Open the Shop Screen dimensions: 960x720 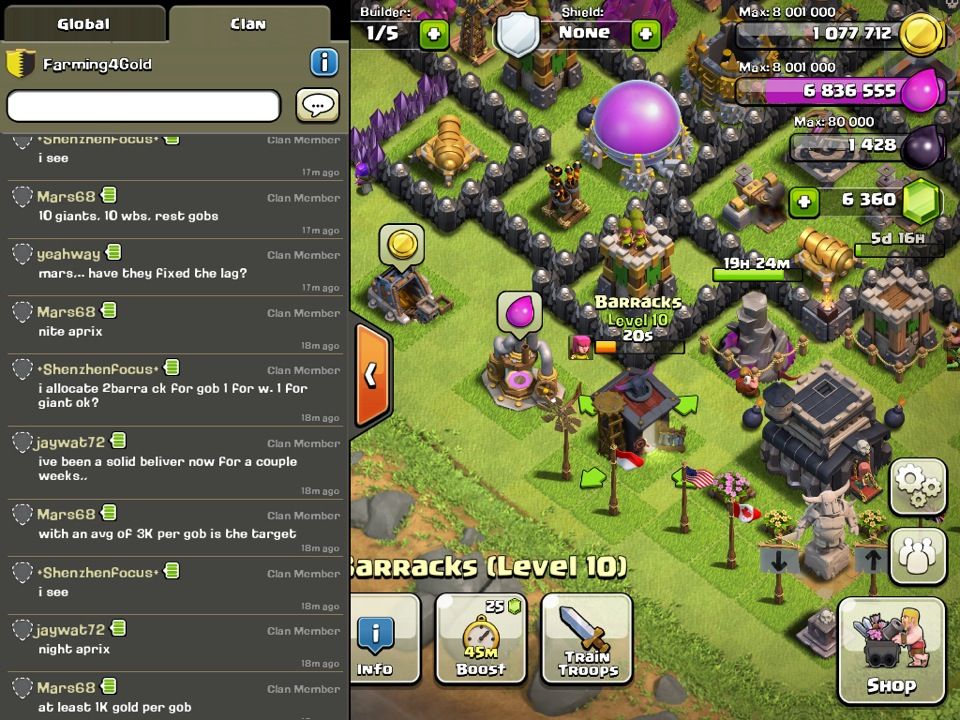pyautogui.click(x=891, y=650)
